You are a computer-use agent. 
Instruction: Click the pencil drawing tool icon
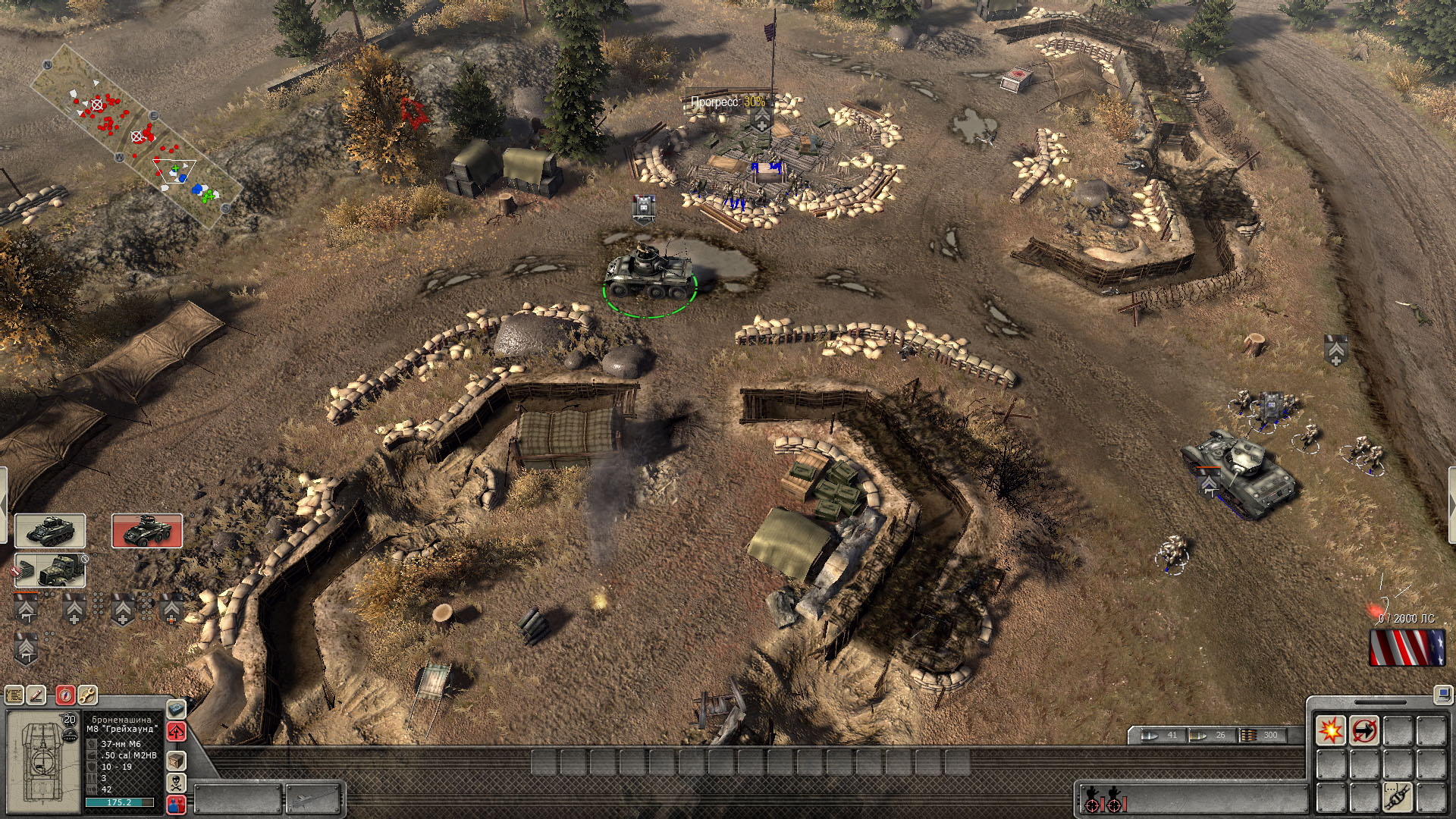pos(37,695)
